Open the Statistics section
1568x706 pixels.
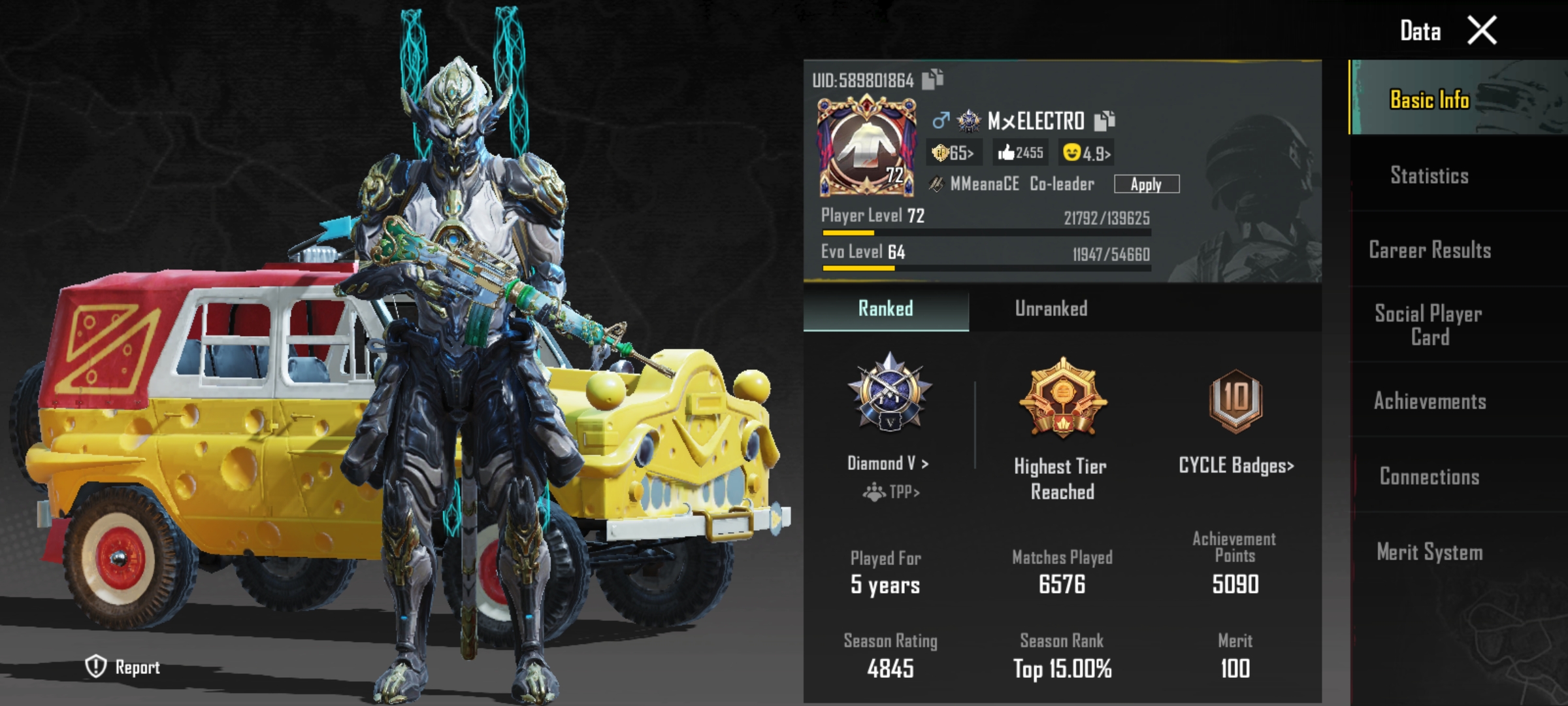point(1429,175)
